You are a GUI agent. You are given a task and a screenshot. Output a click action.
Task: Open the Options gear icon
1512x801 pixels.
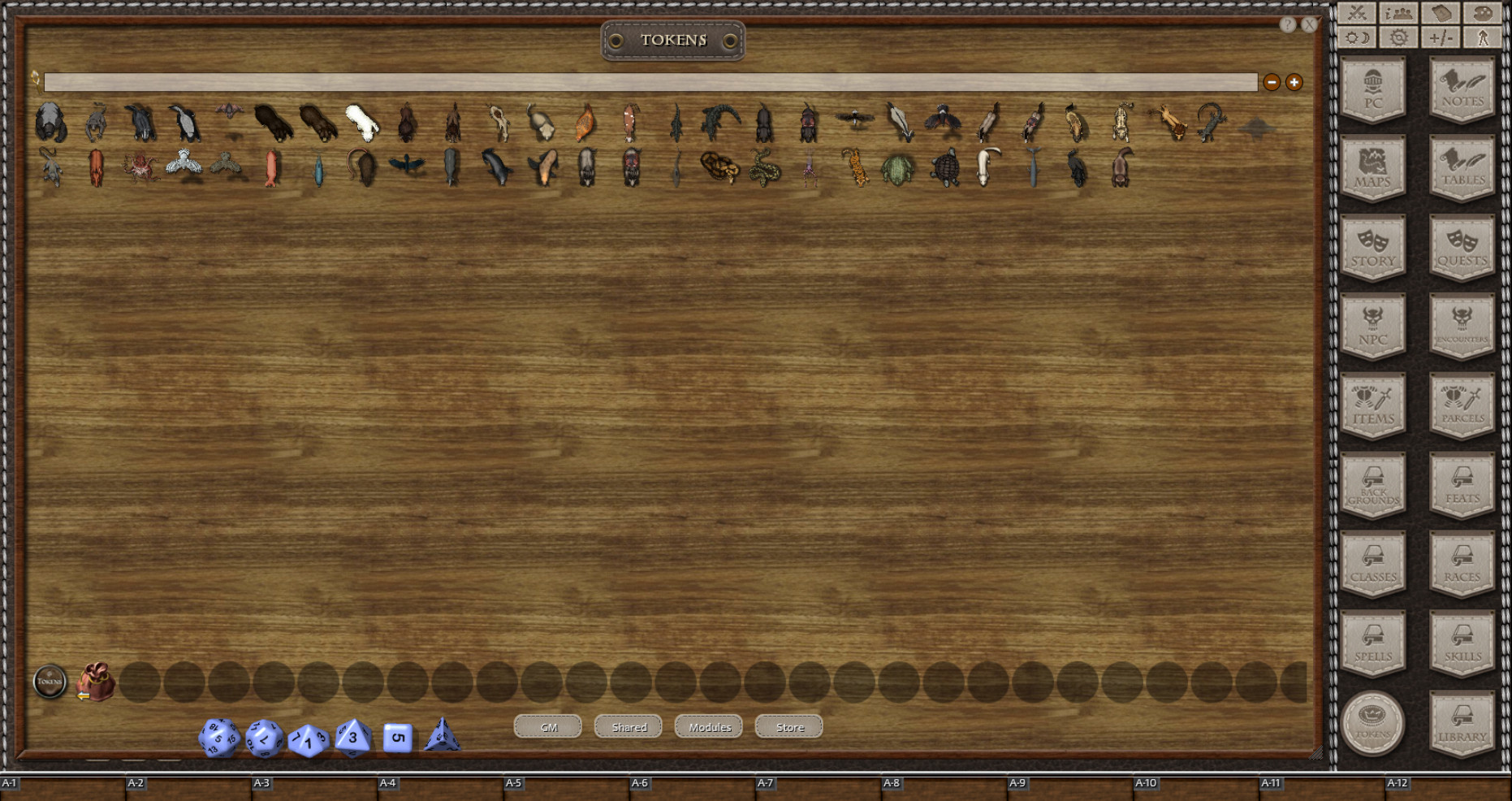click(x=1398, y=37)
